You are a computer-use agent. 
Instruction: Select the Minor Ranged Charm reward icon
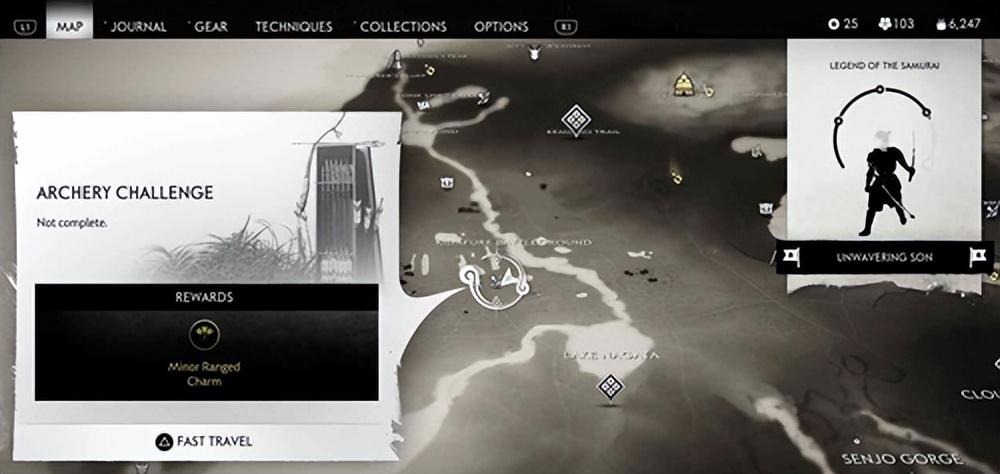pos(205,335)
